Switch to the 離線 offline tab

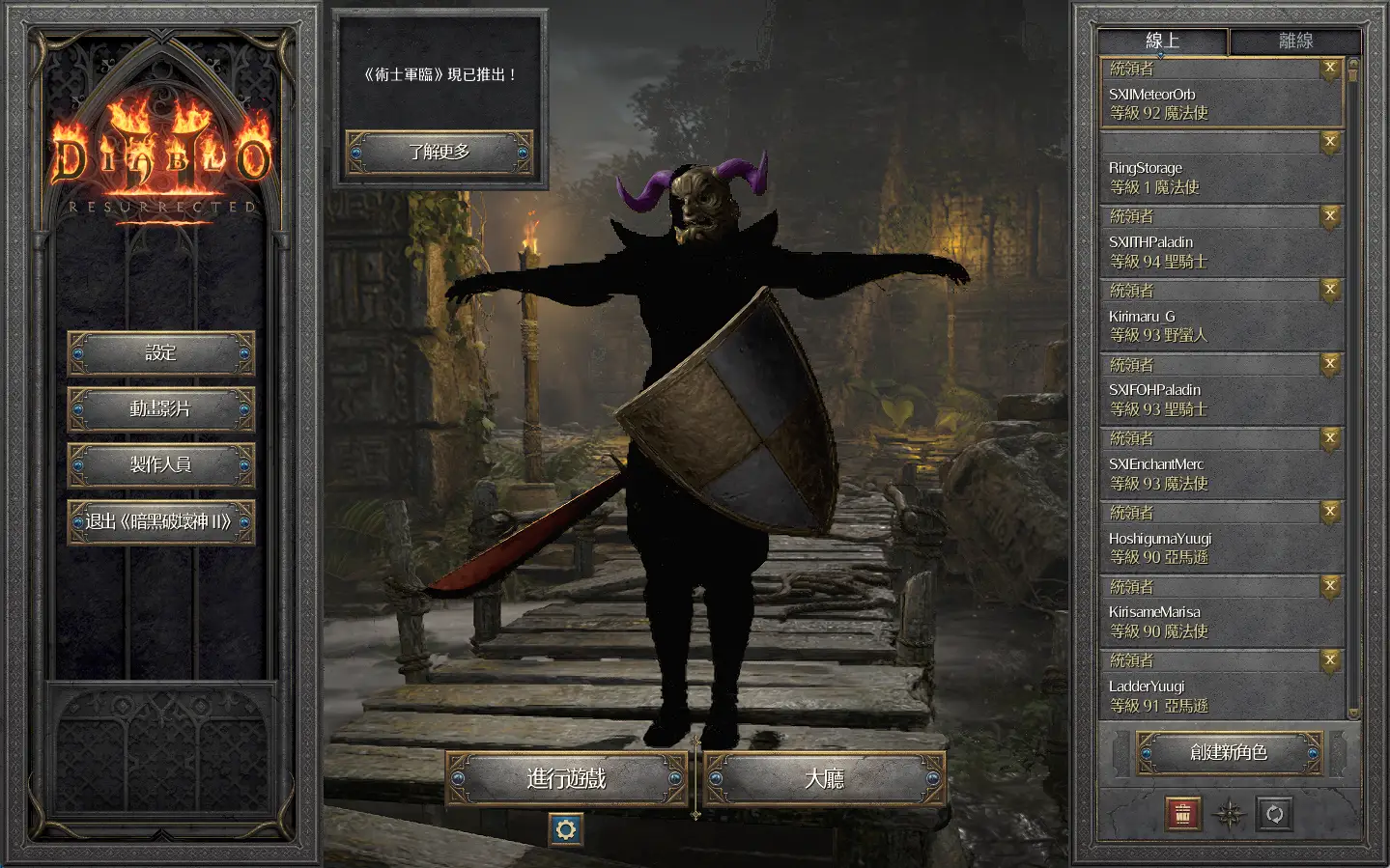pos(1295,41)
